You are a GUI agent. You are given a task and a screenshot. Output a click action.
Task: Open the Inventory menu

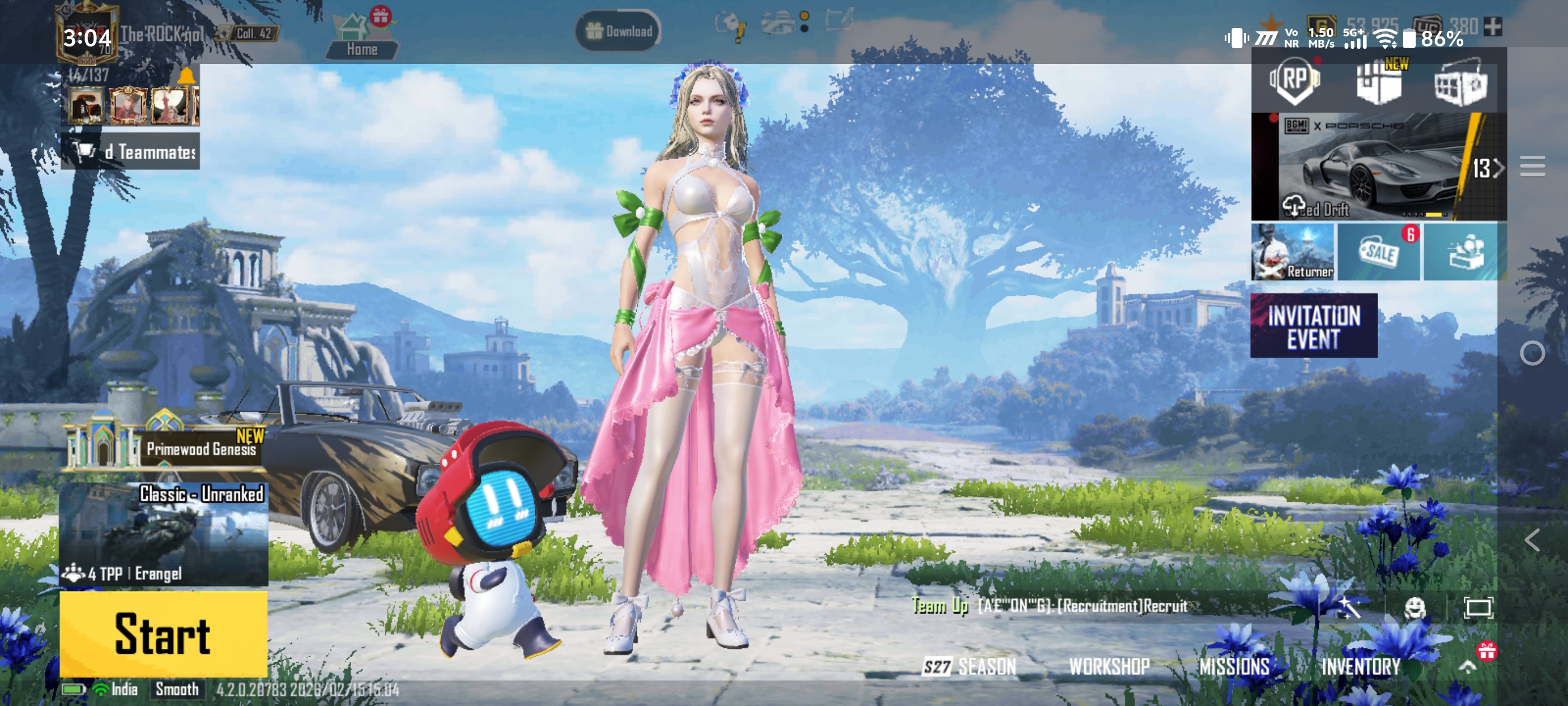pos(1360,666)
